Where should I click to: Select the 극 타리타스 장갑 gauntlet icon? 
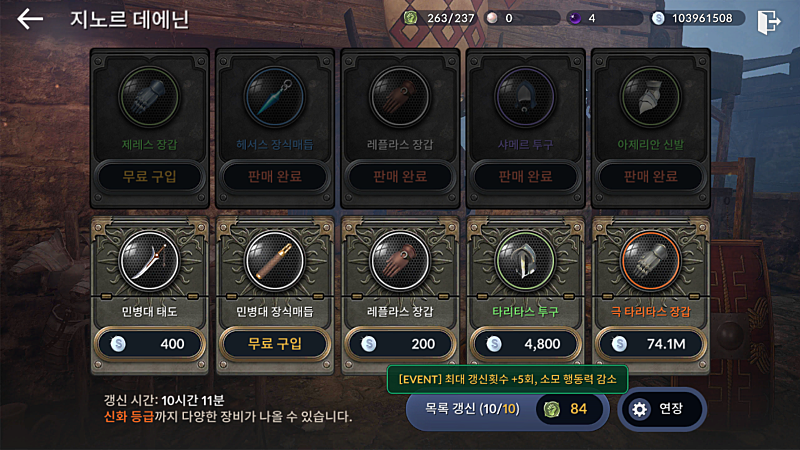click(x=651, y=264)
